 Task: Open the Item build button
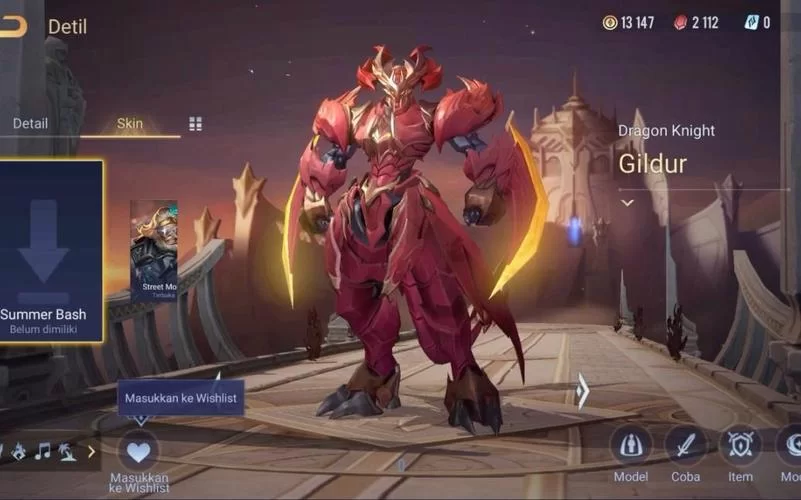coord(741,445)
